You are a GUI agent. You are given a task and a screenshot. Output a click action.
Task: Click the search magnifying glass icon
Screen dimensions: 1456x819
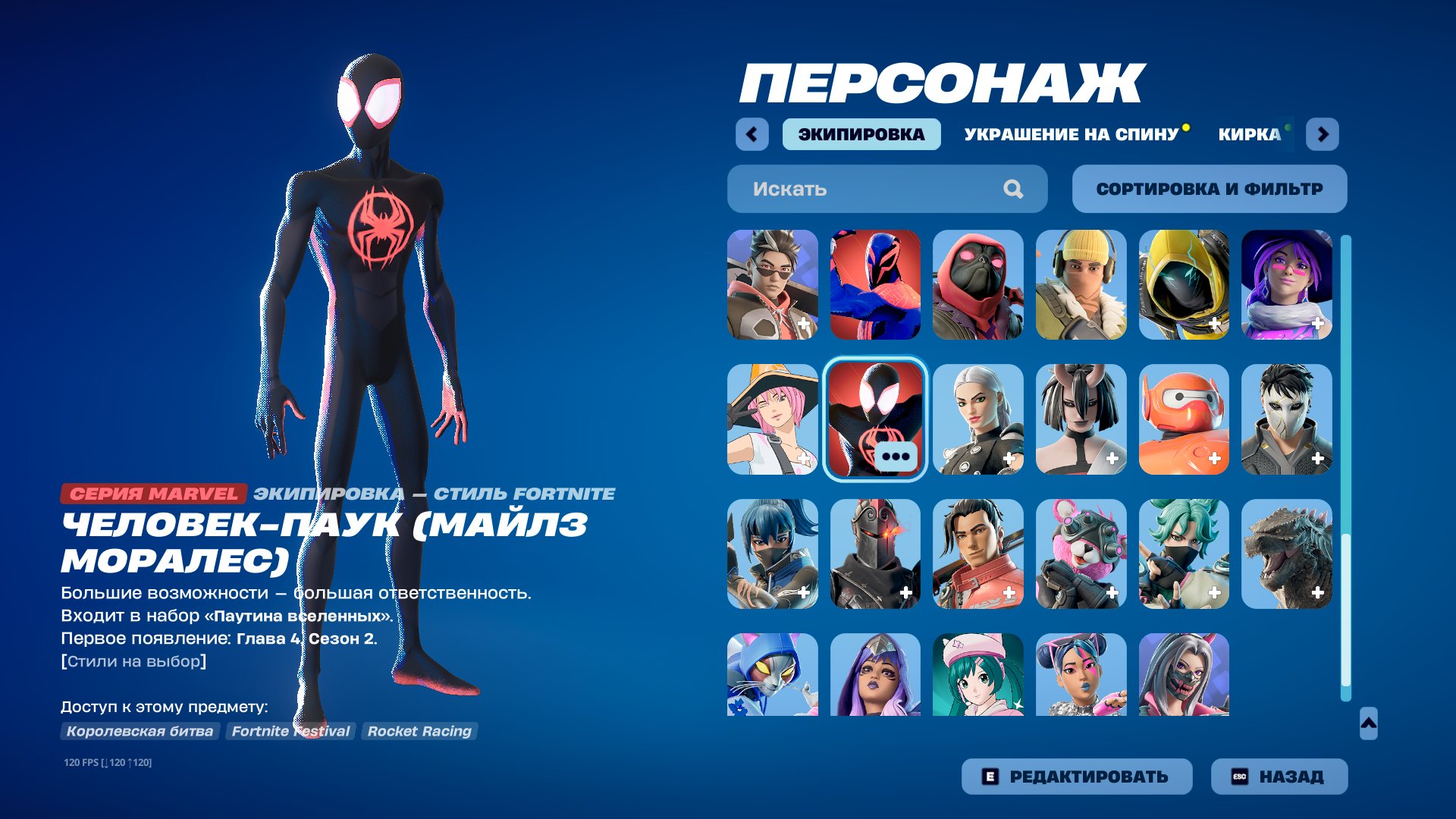1012,189
